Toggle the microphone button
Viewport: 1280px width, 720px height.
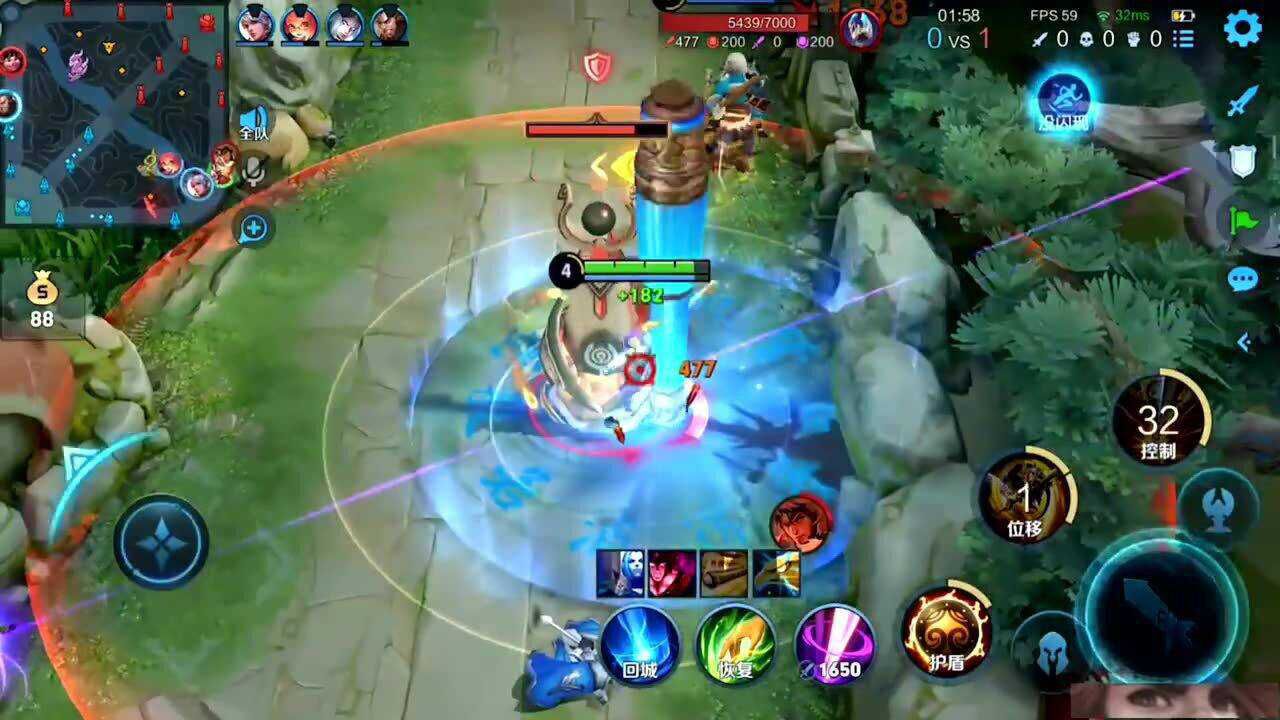[x=254, y=172]
